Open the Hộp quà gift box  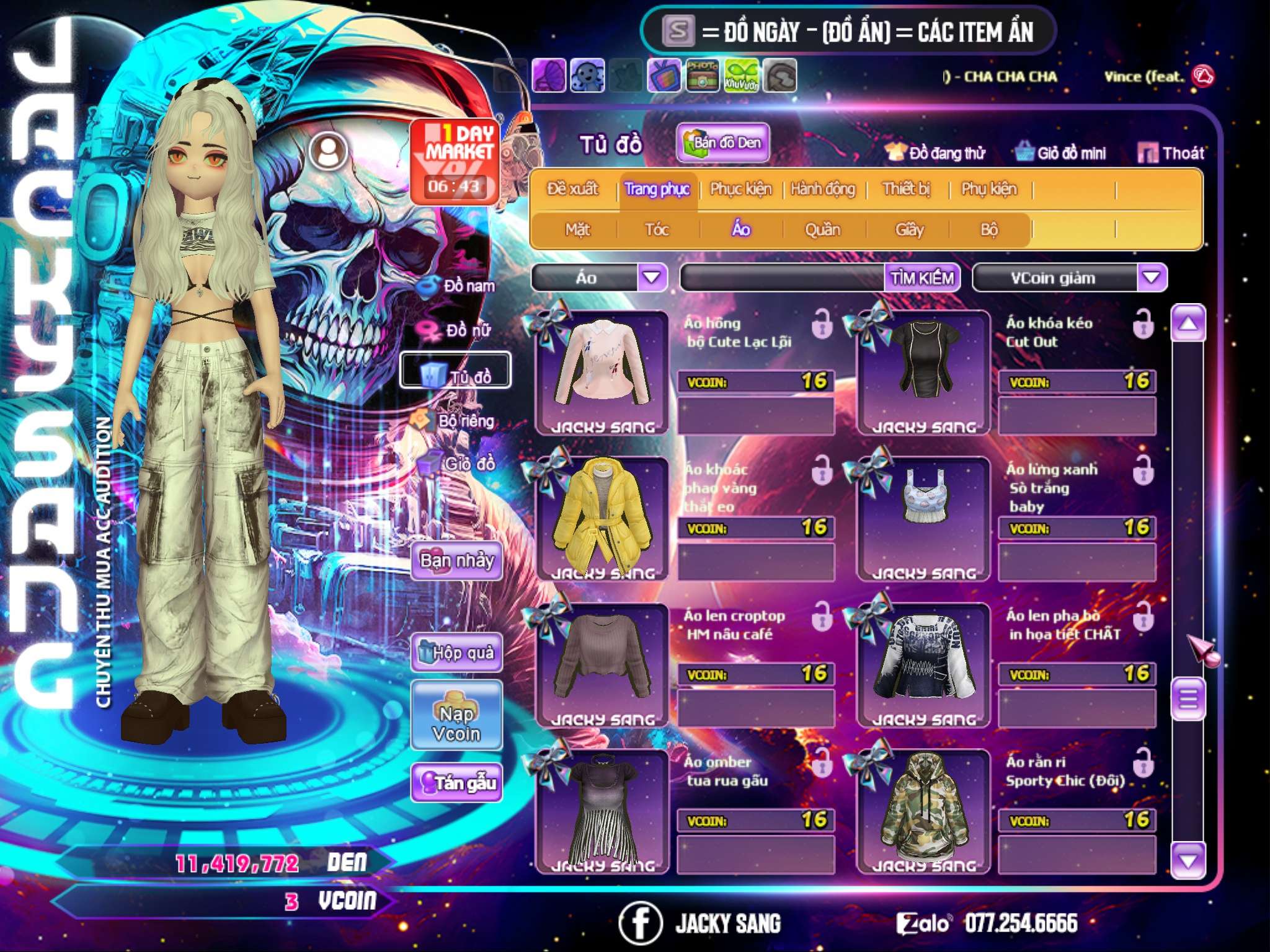coord(456,652)
